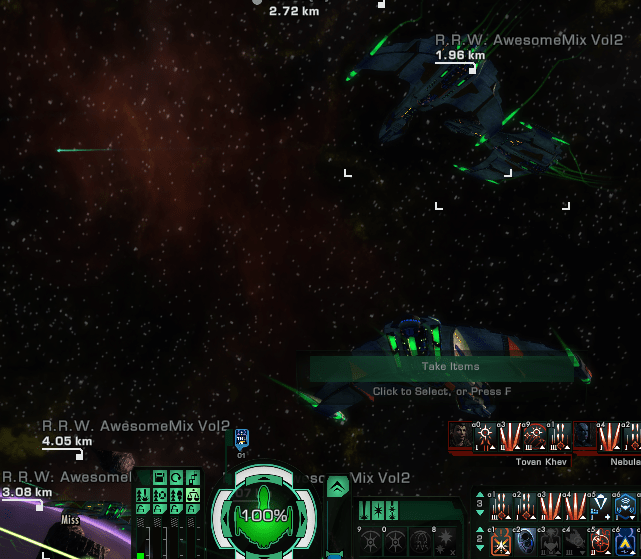Activate the a5 shield ability on tray row 3

pyautogui.click(x=600, y=506)
